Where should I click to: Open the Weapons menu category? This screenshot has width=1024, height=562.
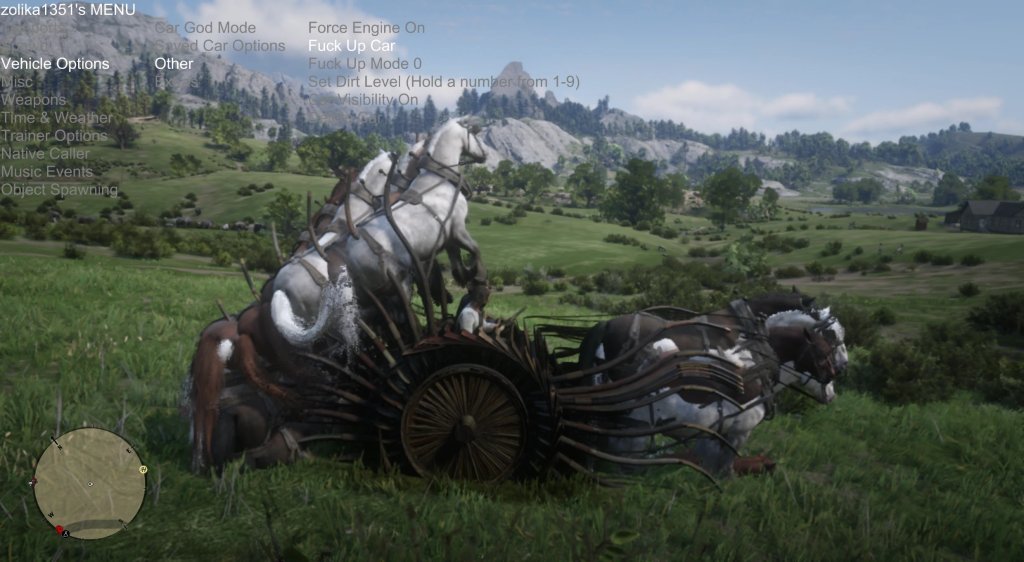click(33, 100)
